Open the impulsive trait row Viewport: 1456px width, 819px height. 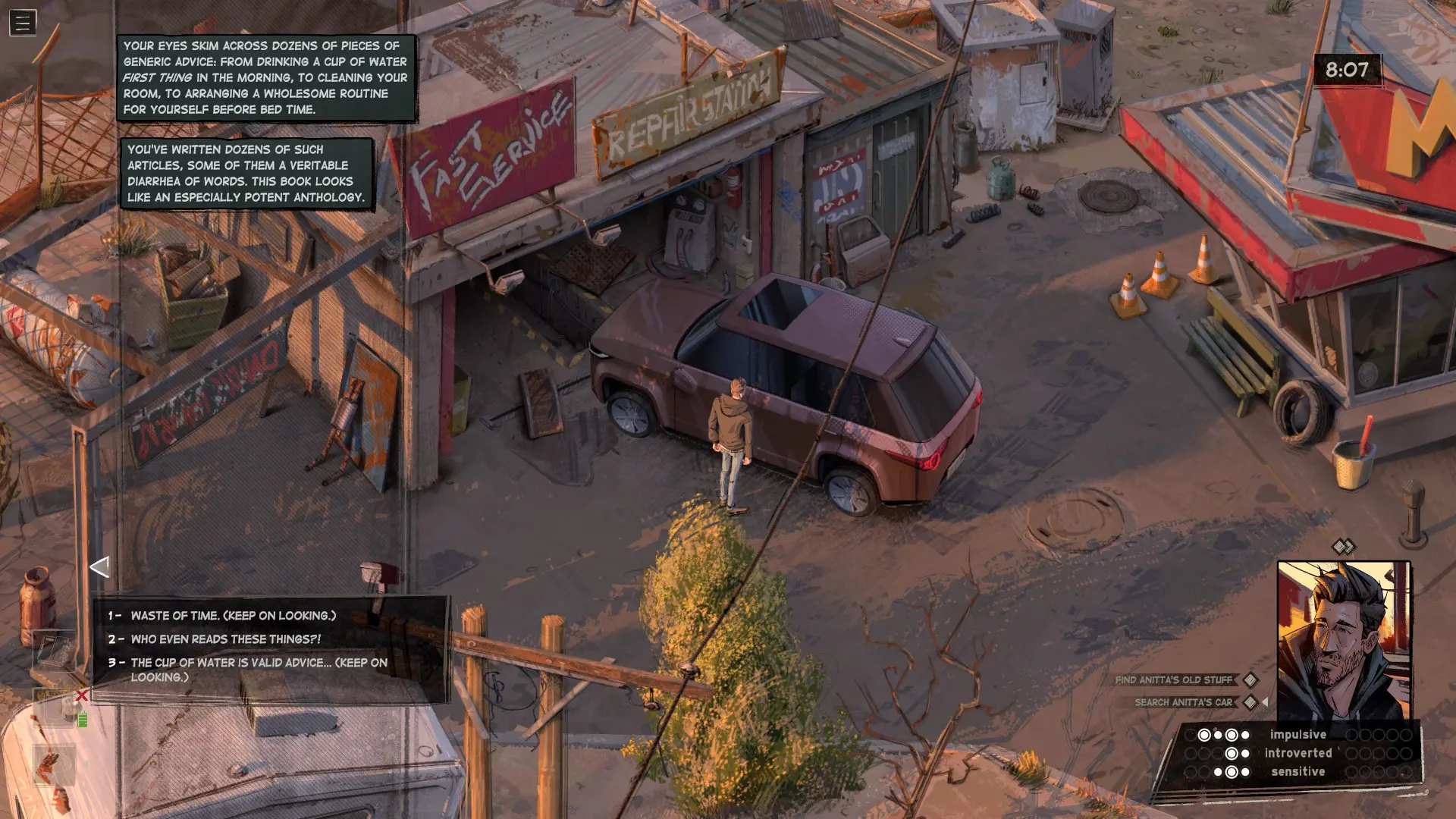coord(1298,734)
